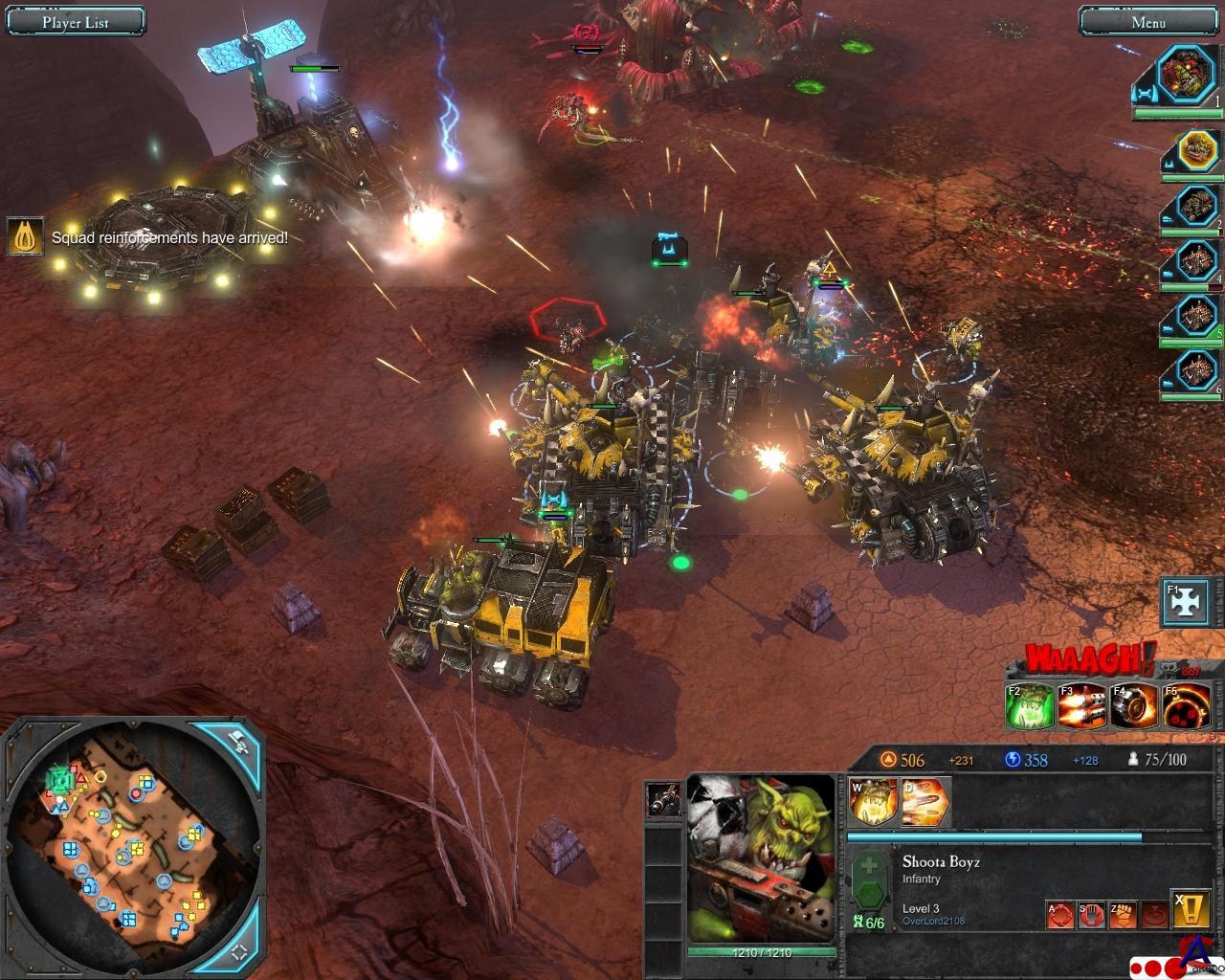Activate the F4 rolling wheel ability
1225x980 pixels.
[1134, 706]
